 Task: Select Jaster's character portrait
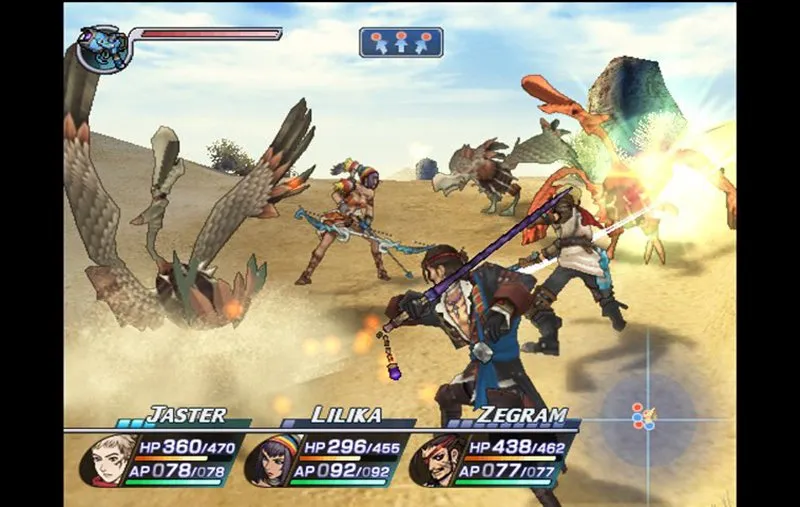coord(102,460)
